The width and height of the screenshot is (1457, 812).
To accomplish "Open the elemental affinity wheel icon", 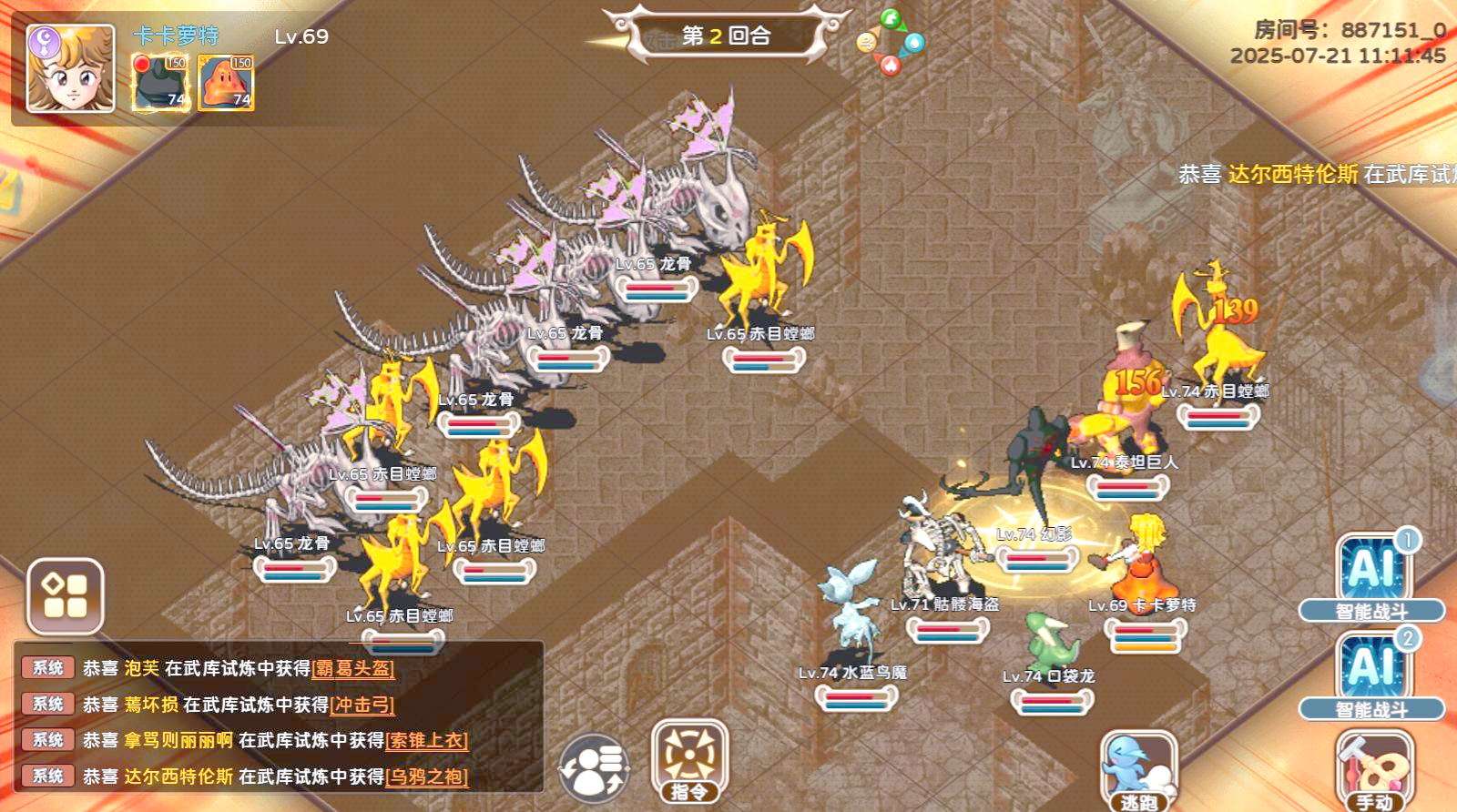I will tap(891, 42).
